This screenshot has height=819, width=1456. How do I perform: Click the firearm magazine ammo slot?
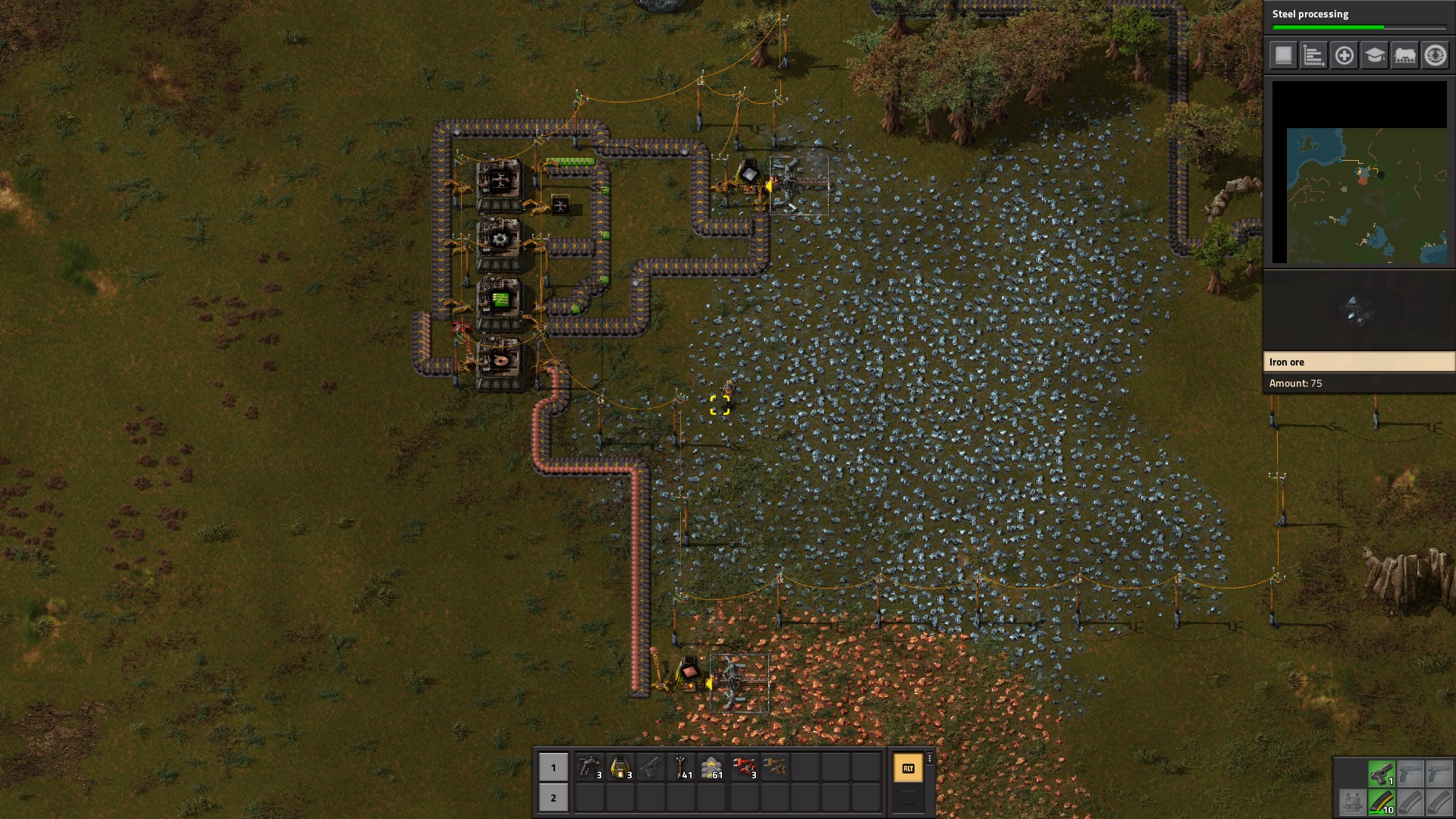[x=1382, y=803]
